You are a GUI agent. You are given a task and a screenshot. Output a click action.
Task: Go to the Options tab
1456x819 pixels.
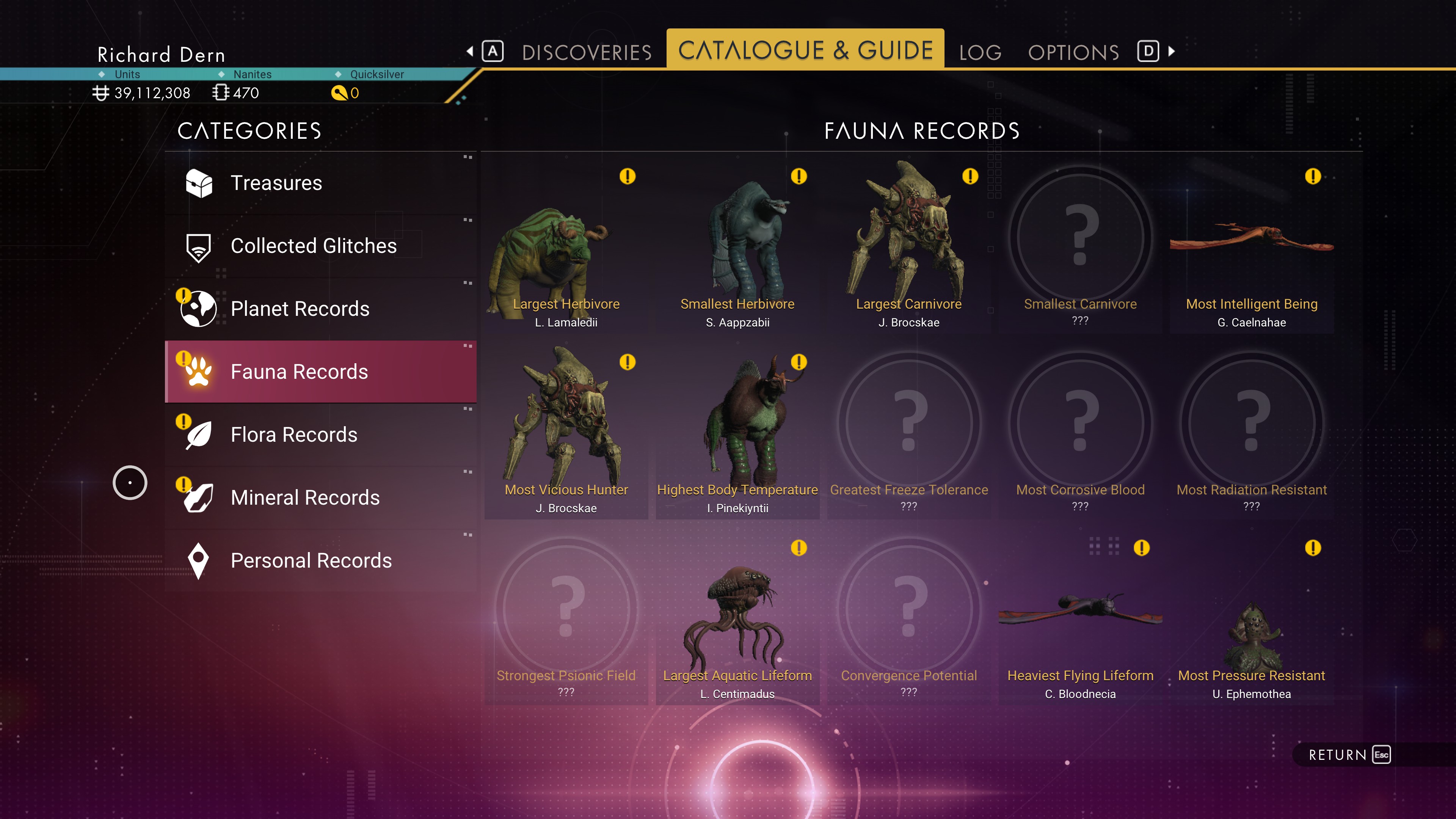click(1073, 52)
